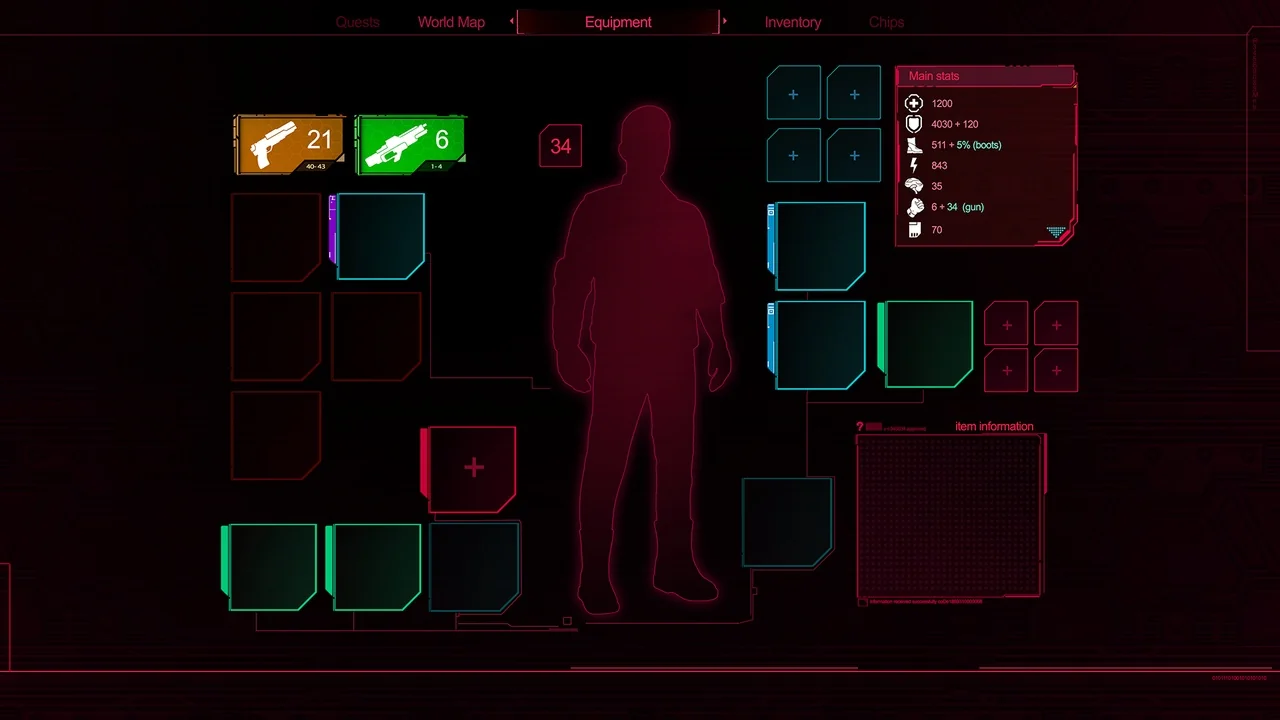Expand the arrow indicator below the Main stats list
1280x720 pixels.
[1056, 233]
